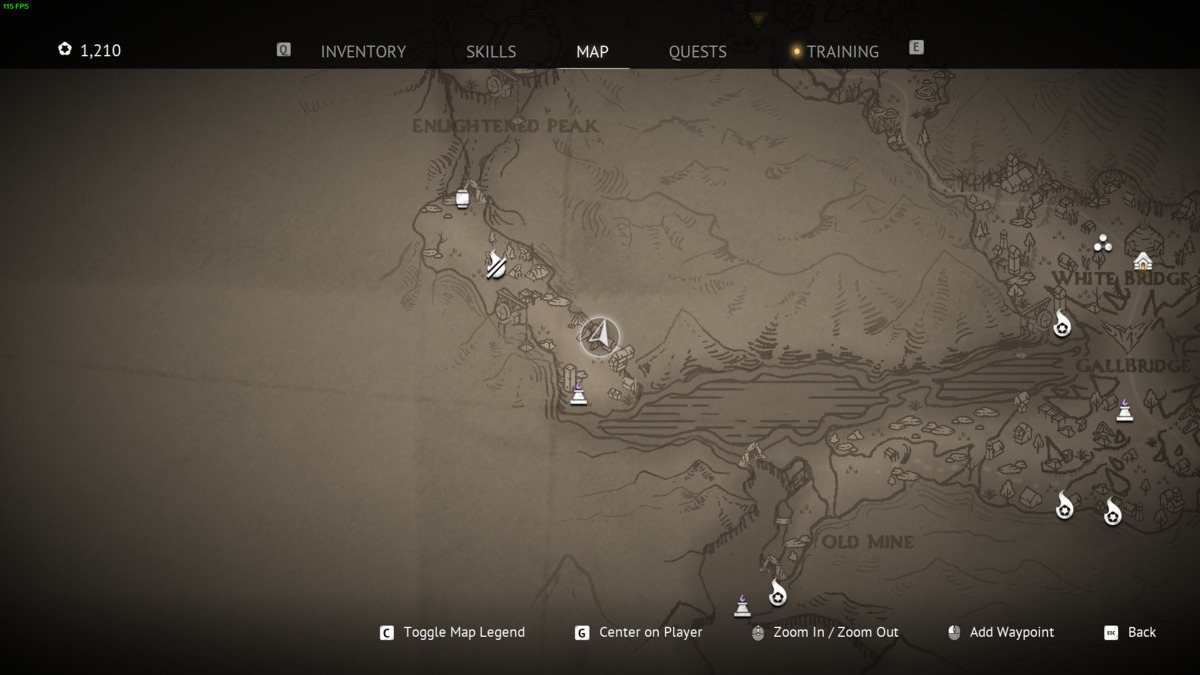Choose the shrine marker under Gallbridge

click(x=1125, y=409)
